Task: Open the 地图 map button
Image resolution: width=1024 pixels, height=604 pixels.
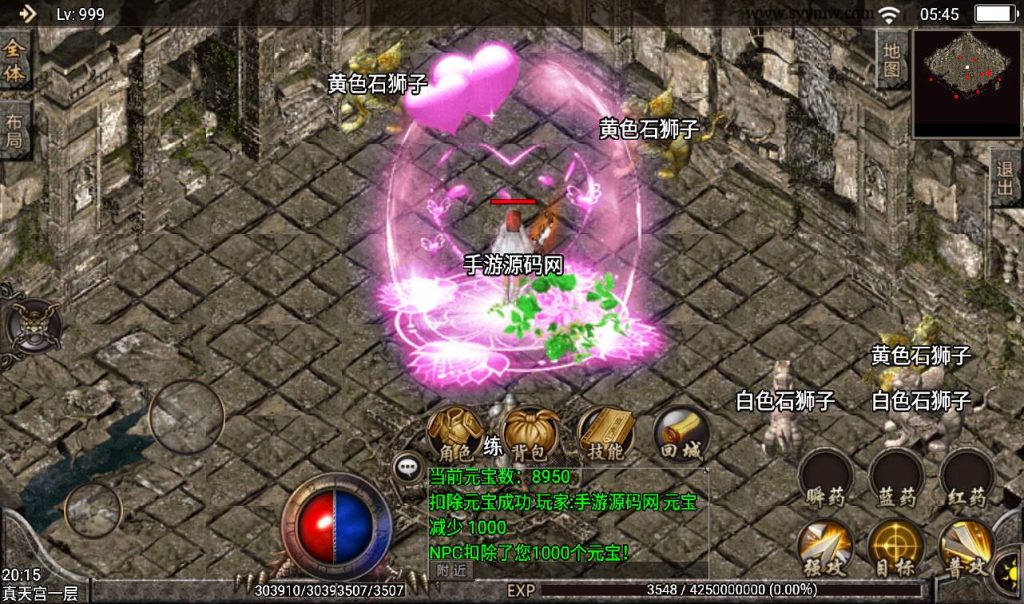Action: pyautogui.click(x=891, y=59)
